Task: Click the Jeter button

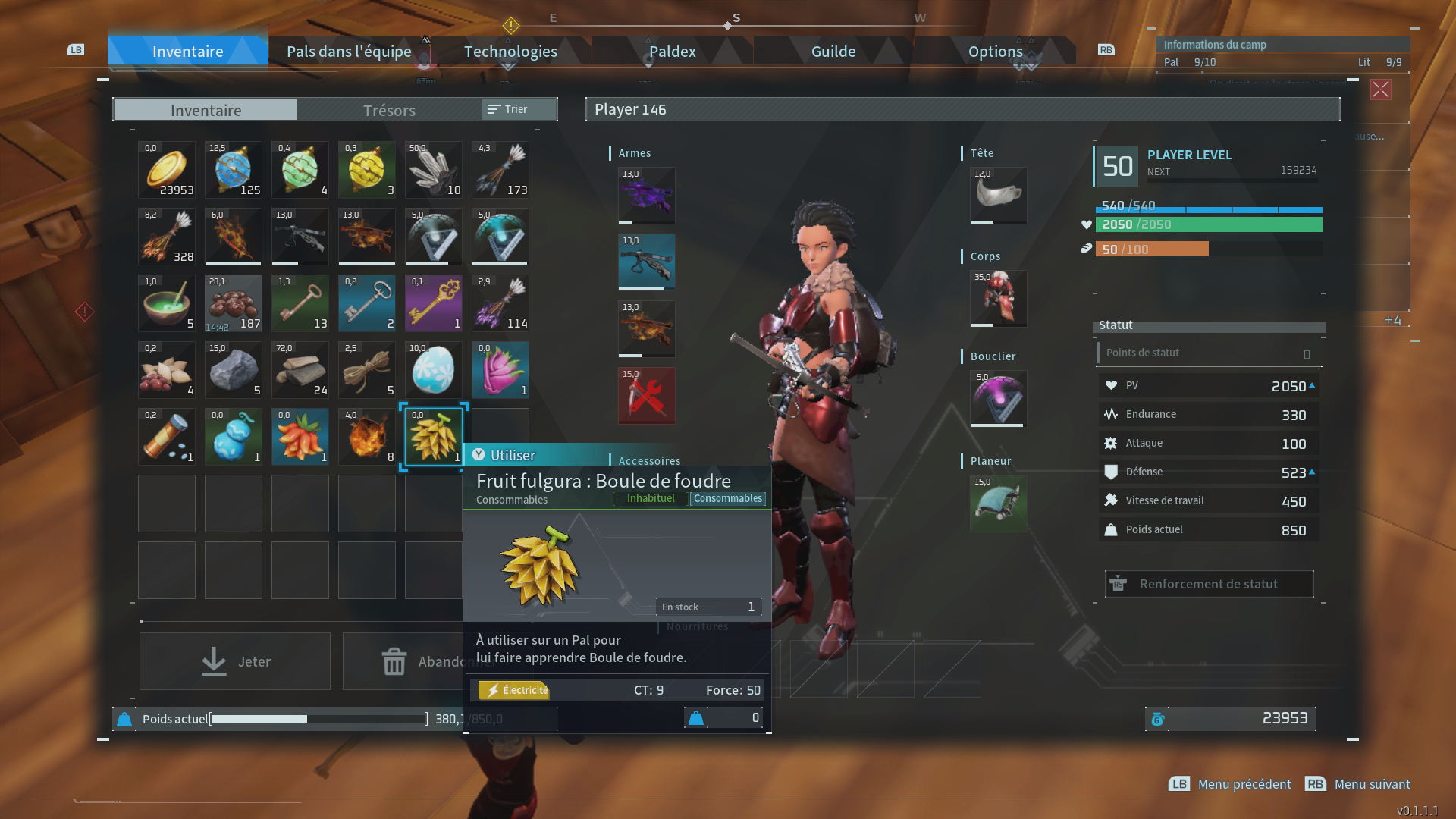Action: tap(235, 661)
